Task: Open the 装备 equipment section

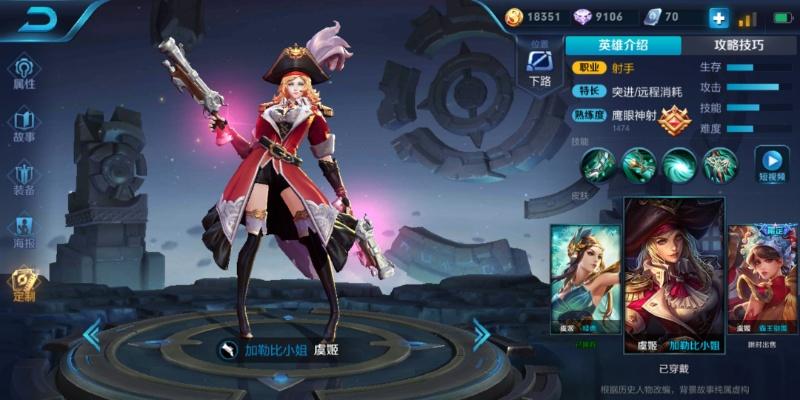Action: 24,179
